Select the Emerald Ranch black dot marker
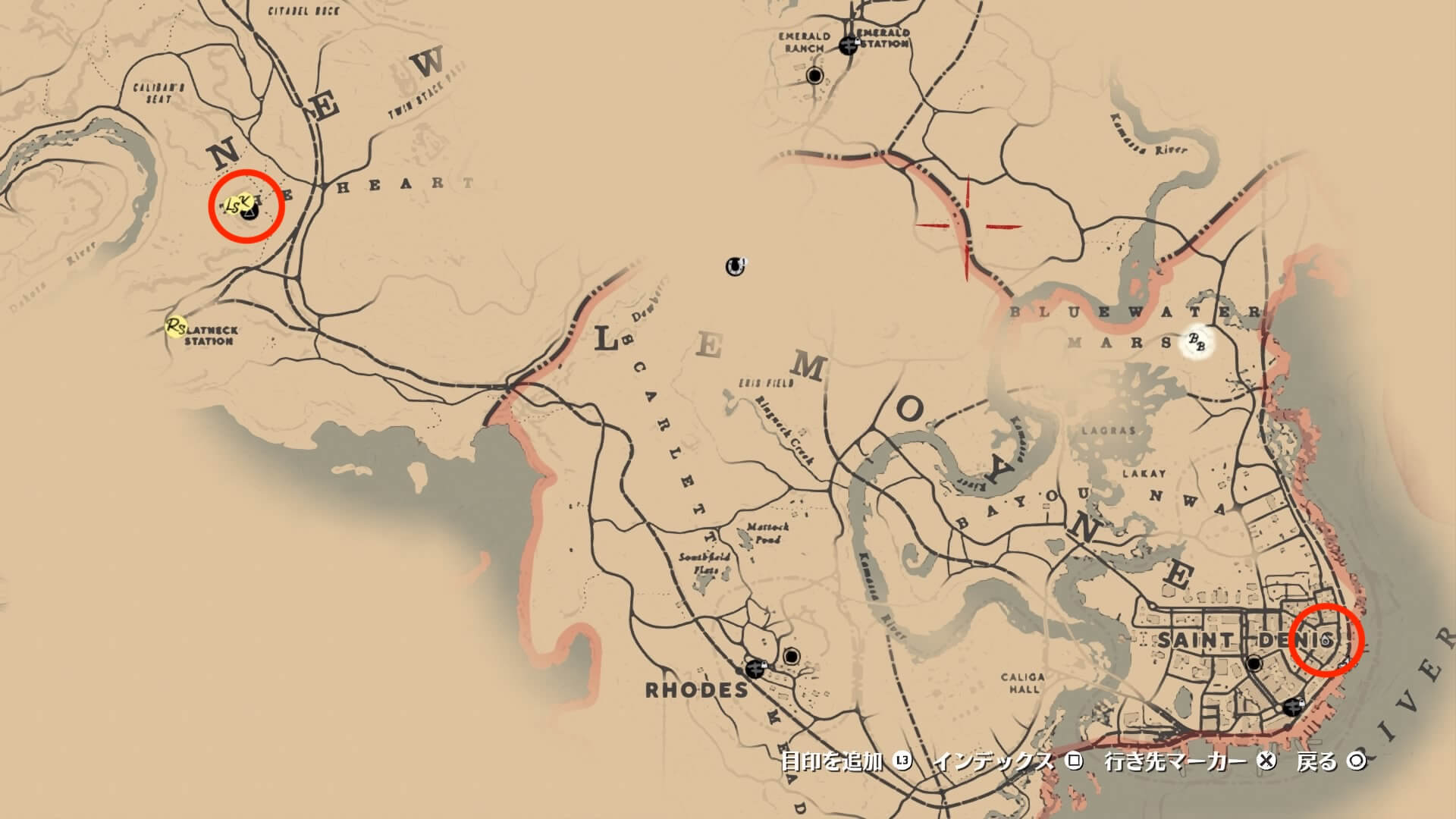 pyautogui.click(x=815, y=76)
